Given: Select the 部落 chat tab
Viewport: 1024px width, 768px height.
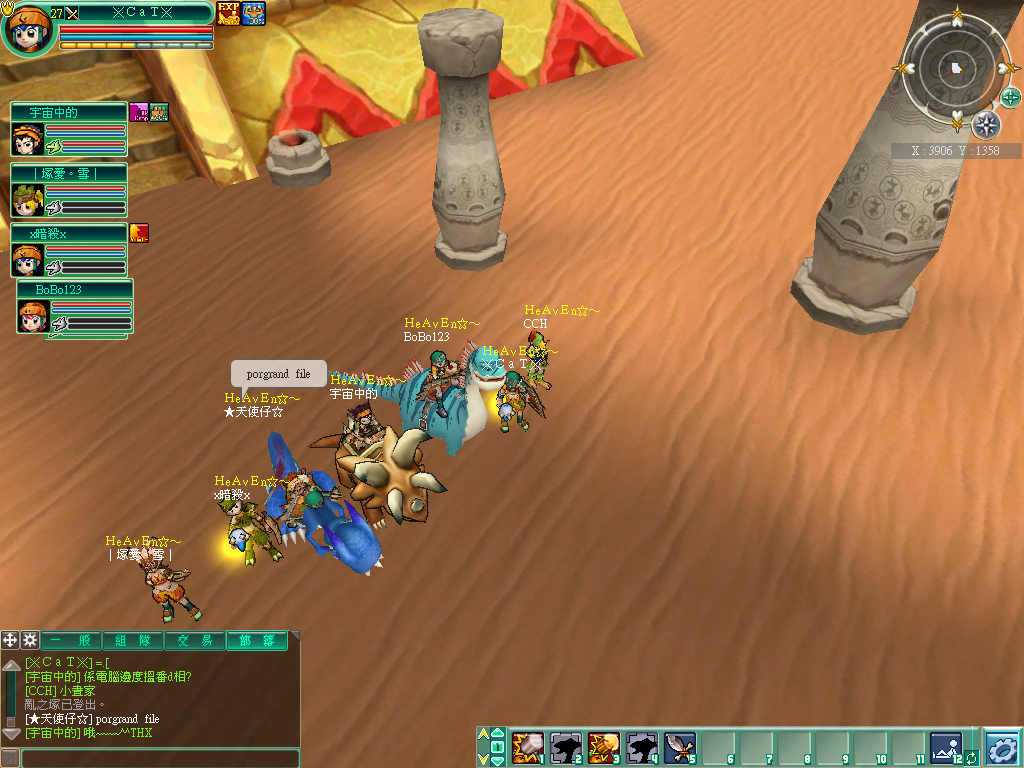Looking at the screenshot, I should [x=256, y=641].
